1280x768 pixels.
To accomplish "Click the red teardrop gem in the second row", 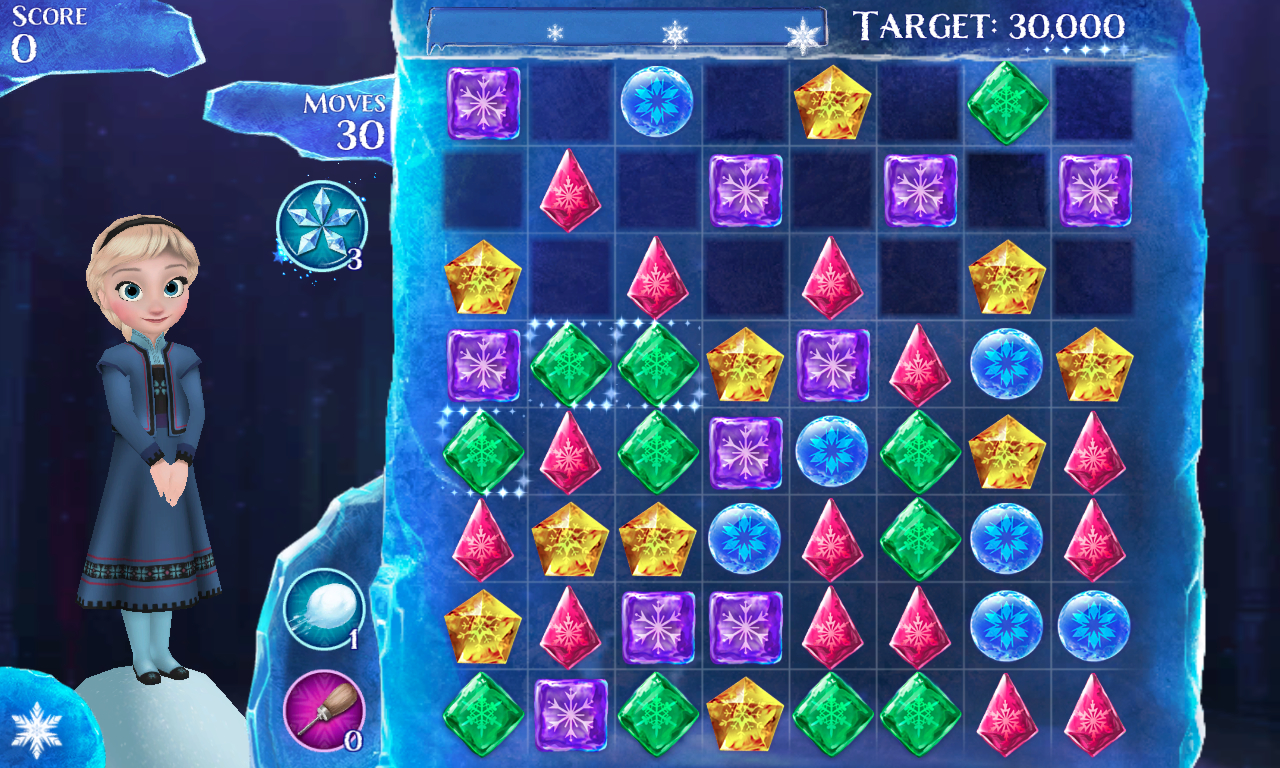I will [571, 192].
